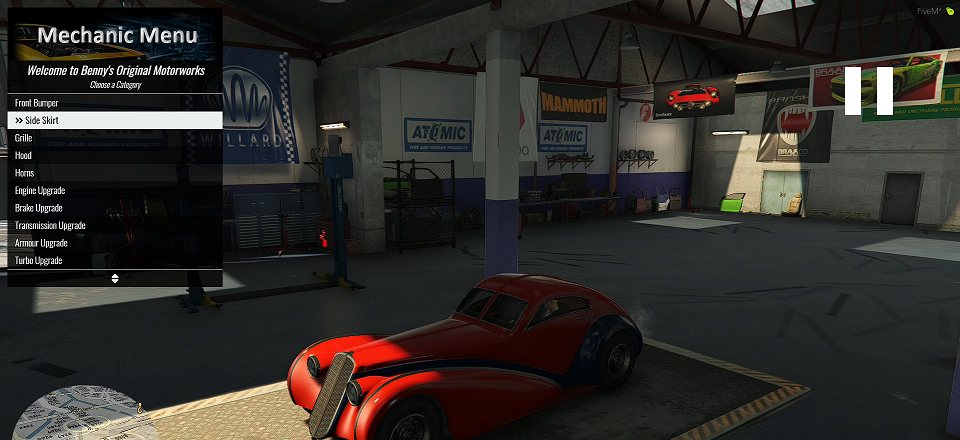Choose Armour Upgrade
The height and width of the screenshot is (440, 960).
coord(114,243)
